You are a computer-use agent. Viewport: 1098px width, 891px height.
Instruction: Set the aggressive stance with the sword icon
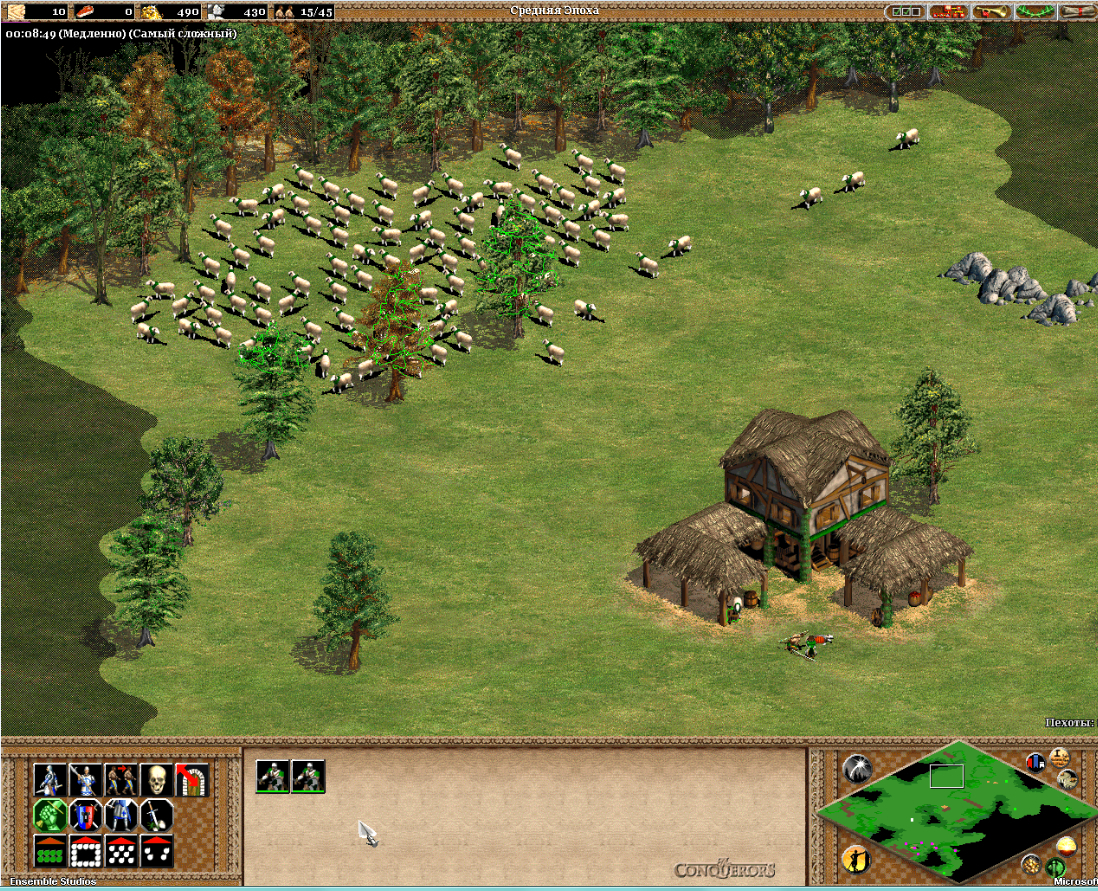(51, 780)
